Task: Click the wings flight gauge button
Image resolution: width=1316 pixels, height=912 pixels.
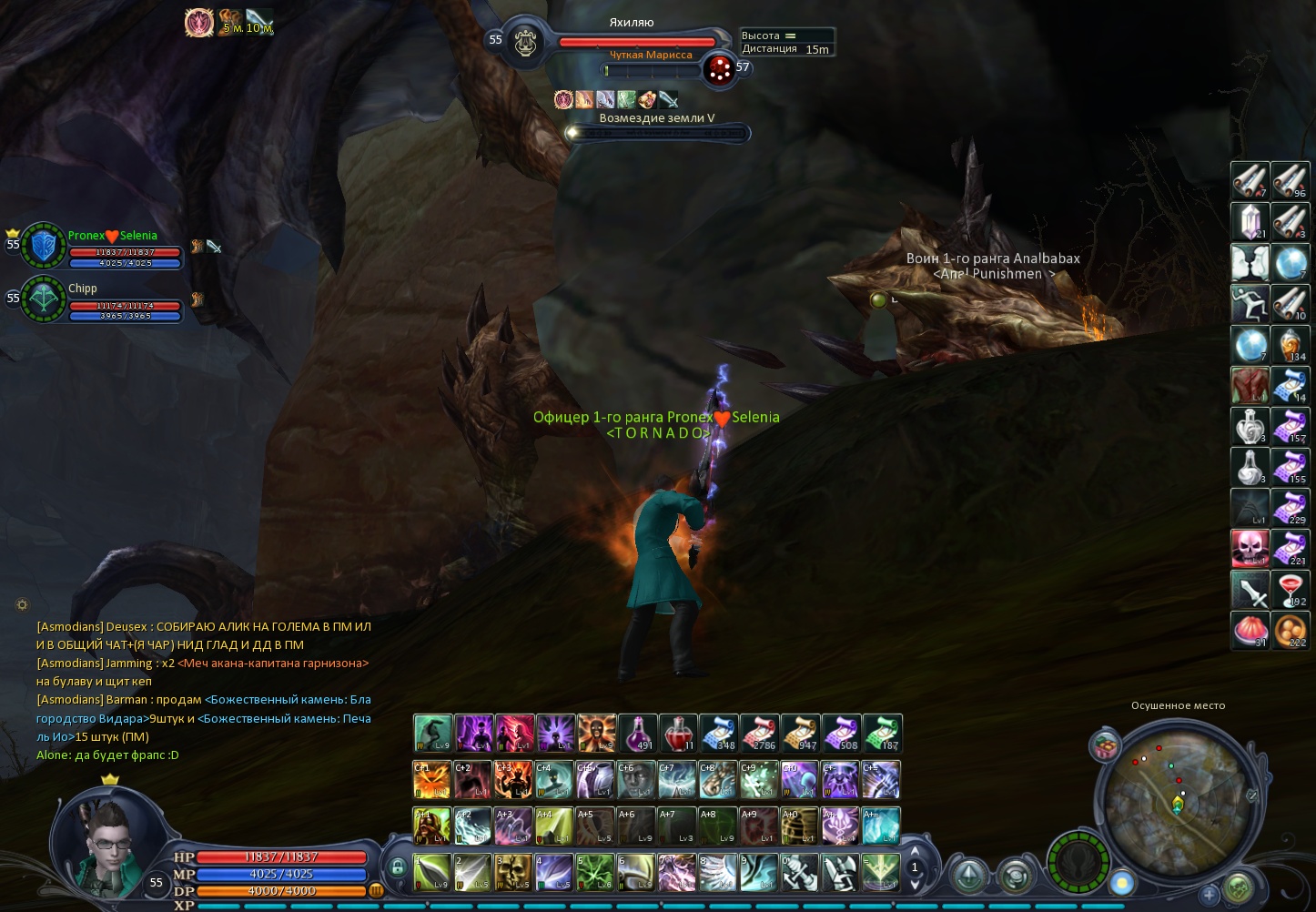Action: tap(1078, 862)
